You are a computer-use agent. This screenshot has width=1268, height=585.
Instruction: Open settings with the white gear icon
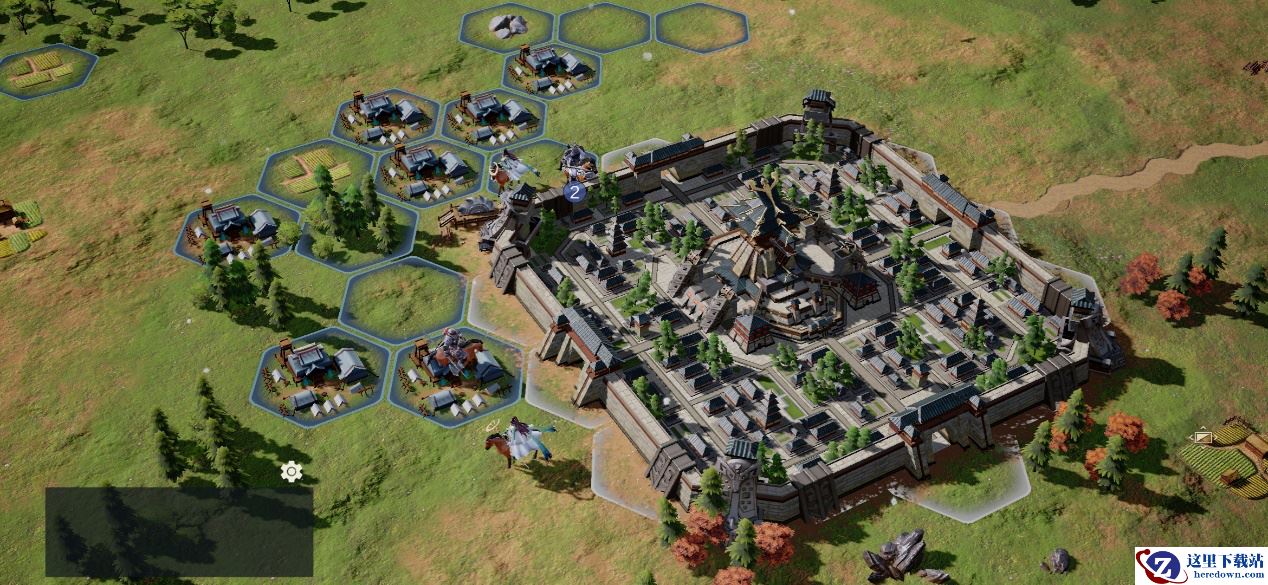point(291,471)
